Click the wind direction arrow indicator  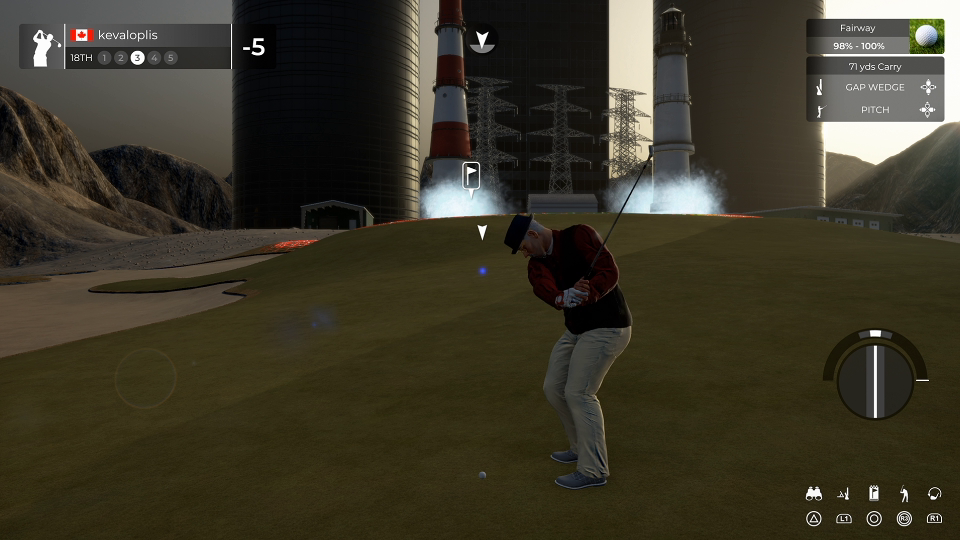(x=482, y=40)
